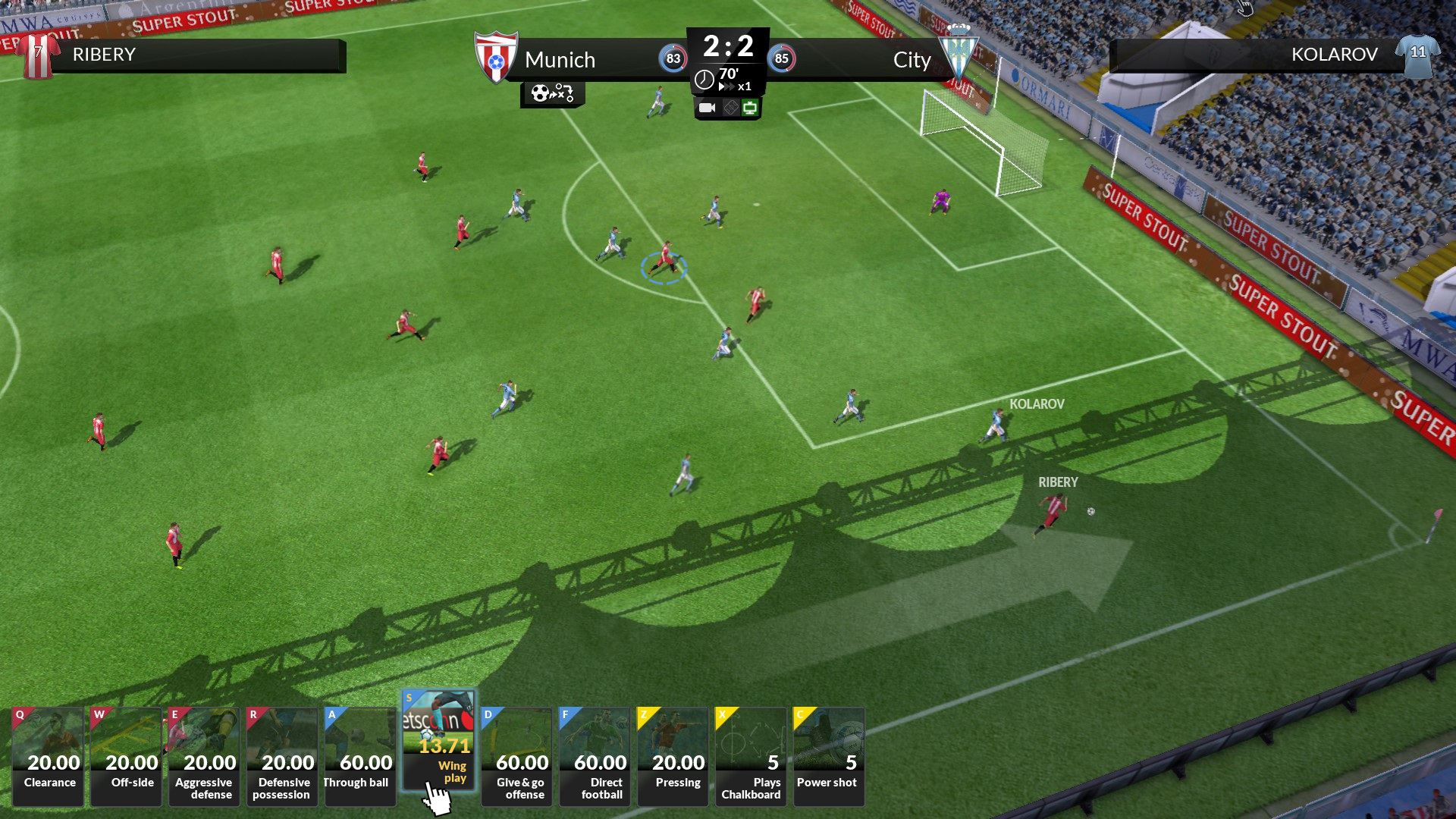Select the Clearance card

click(47, 755)
